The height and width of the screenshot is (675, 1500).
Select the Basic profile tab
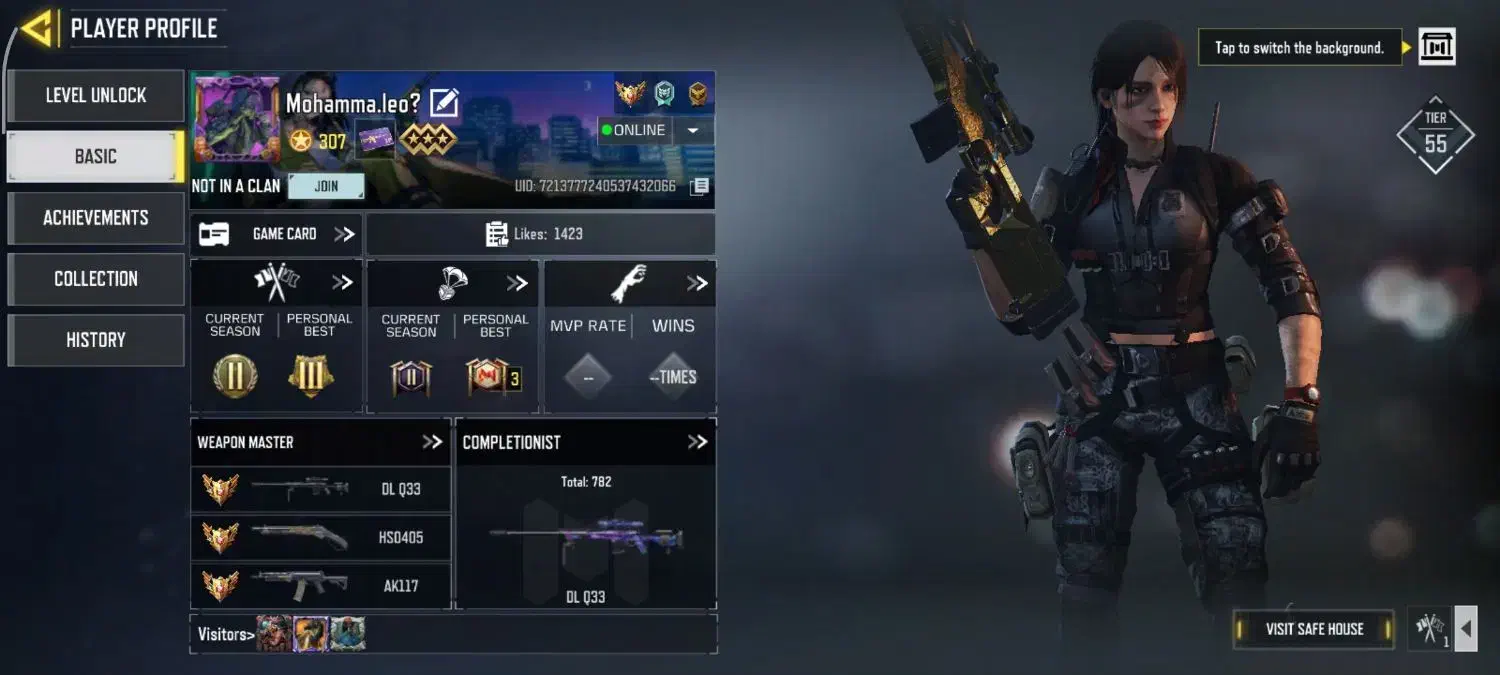click(x=96, y=157)
